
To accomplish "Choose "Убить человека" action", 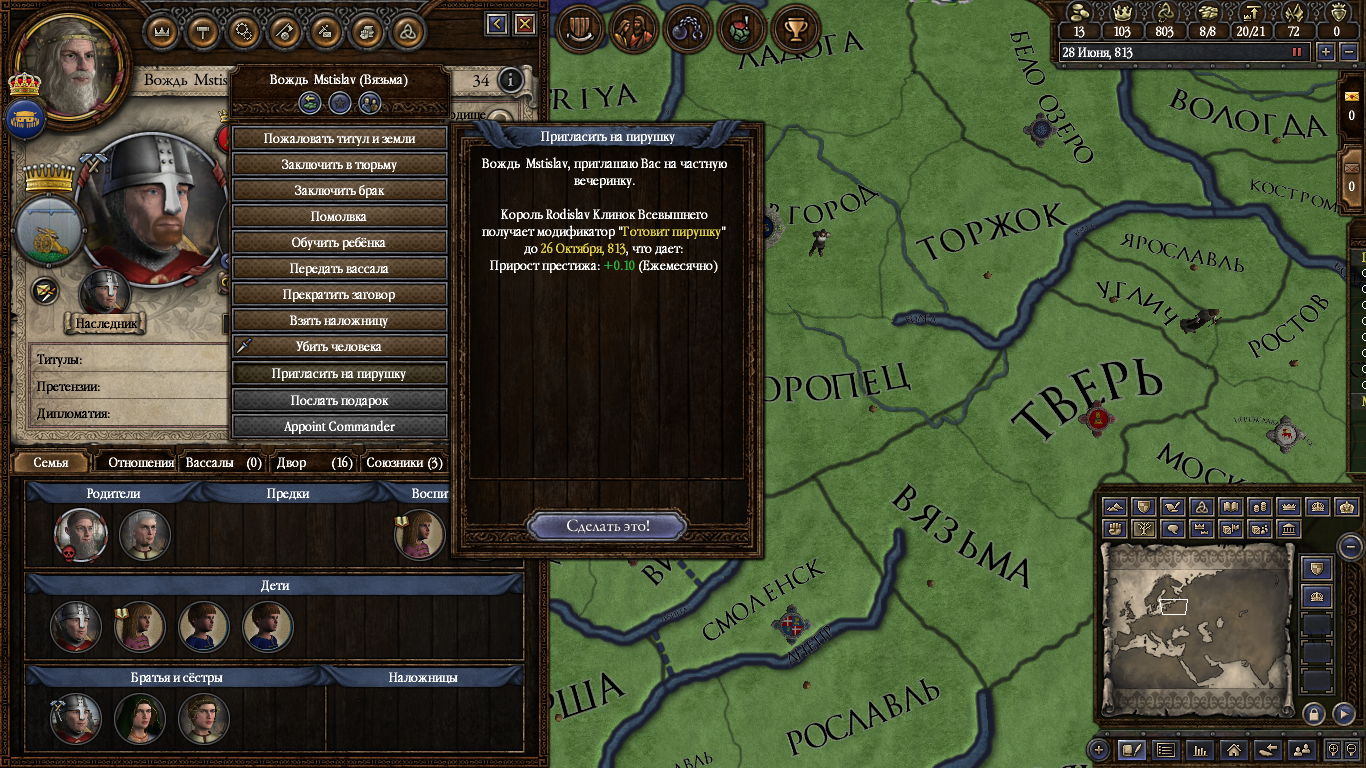I will 339,347.
